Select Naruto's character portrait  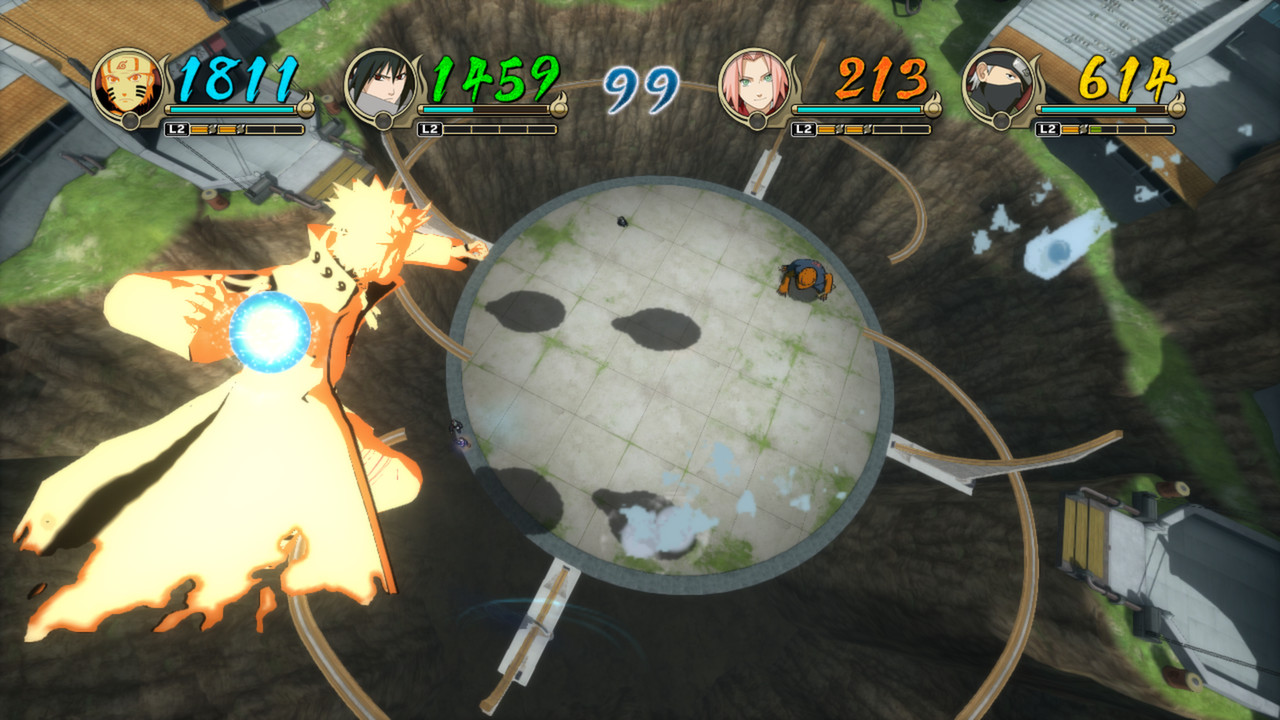pyautogui.click(x=130, y=85)
